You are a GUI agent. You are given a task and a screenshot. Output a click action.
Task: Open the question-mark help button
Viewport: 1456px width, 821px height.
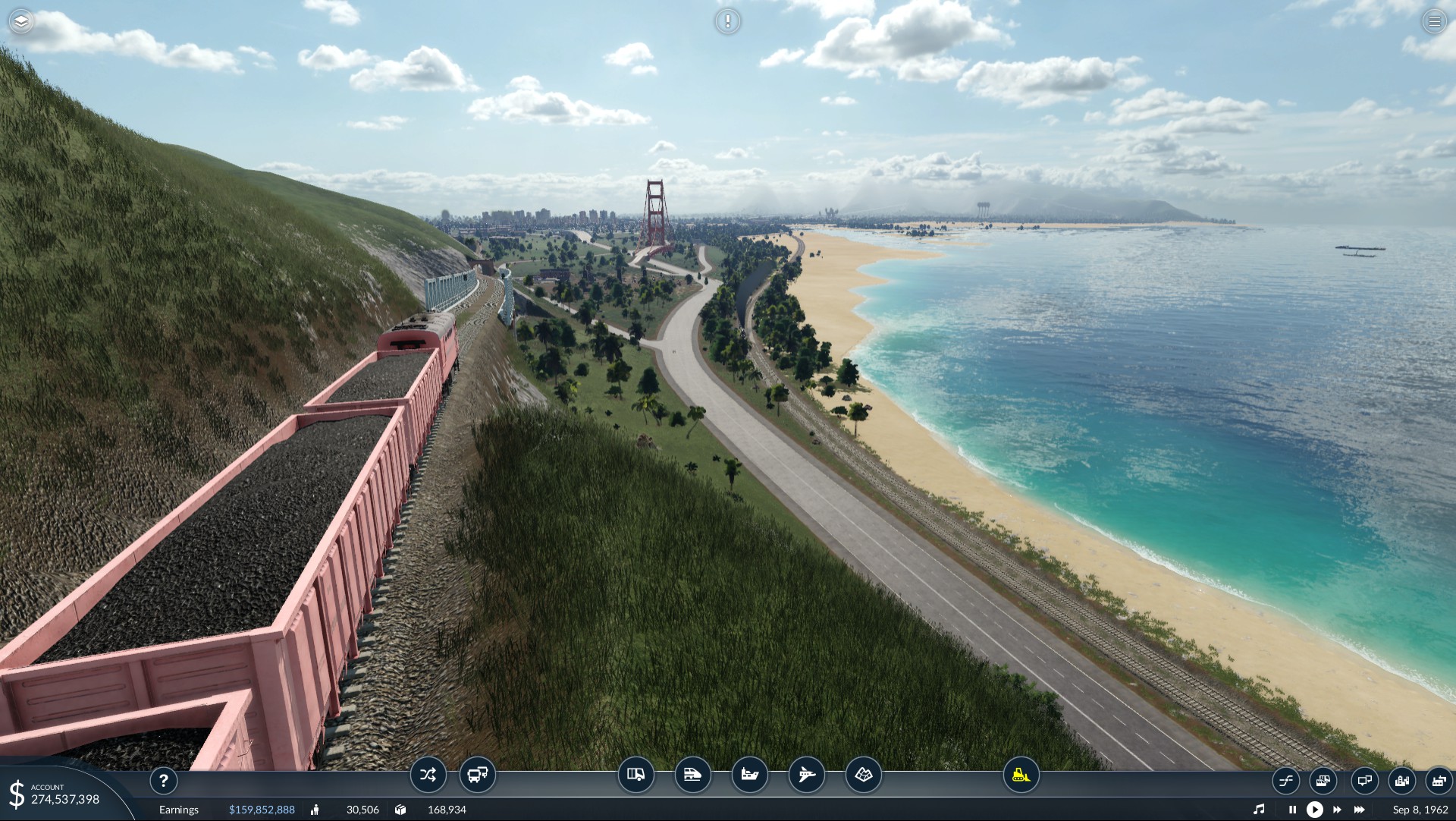click(x=163, y=780)
